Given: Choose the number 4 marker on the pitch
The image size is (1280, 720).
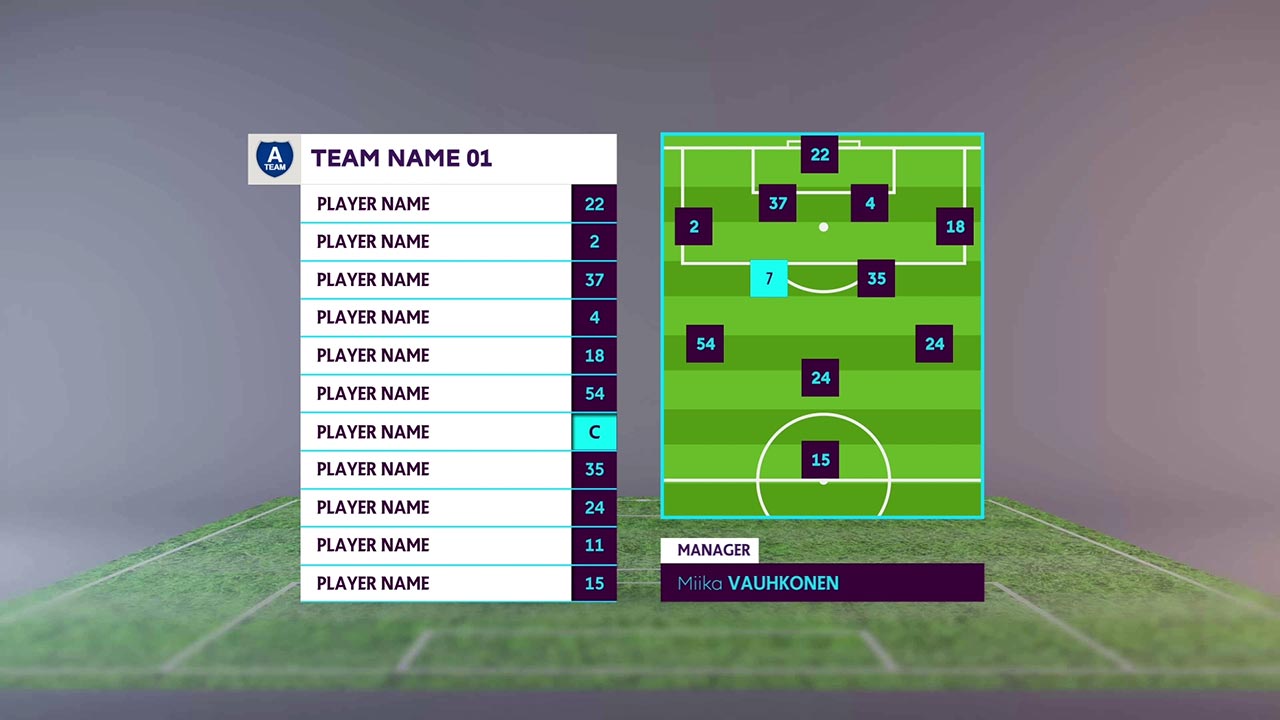Looking at the screenshot, I should 870,203.
